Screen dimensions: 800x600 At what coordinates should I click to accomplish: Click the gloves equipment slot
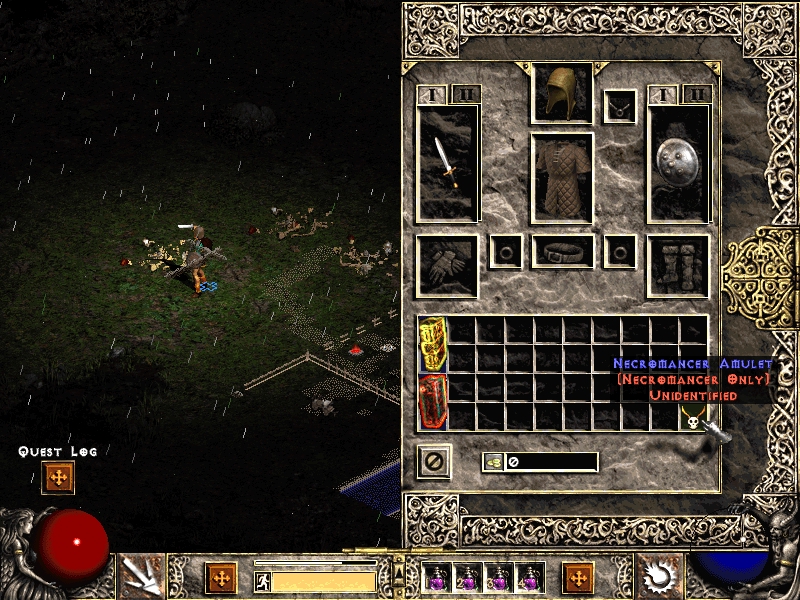point(447,266)
